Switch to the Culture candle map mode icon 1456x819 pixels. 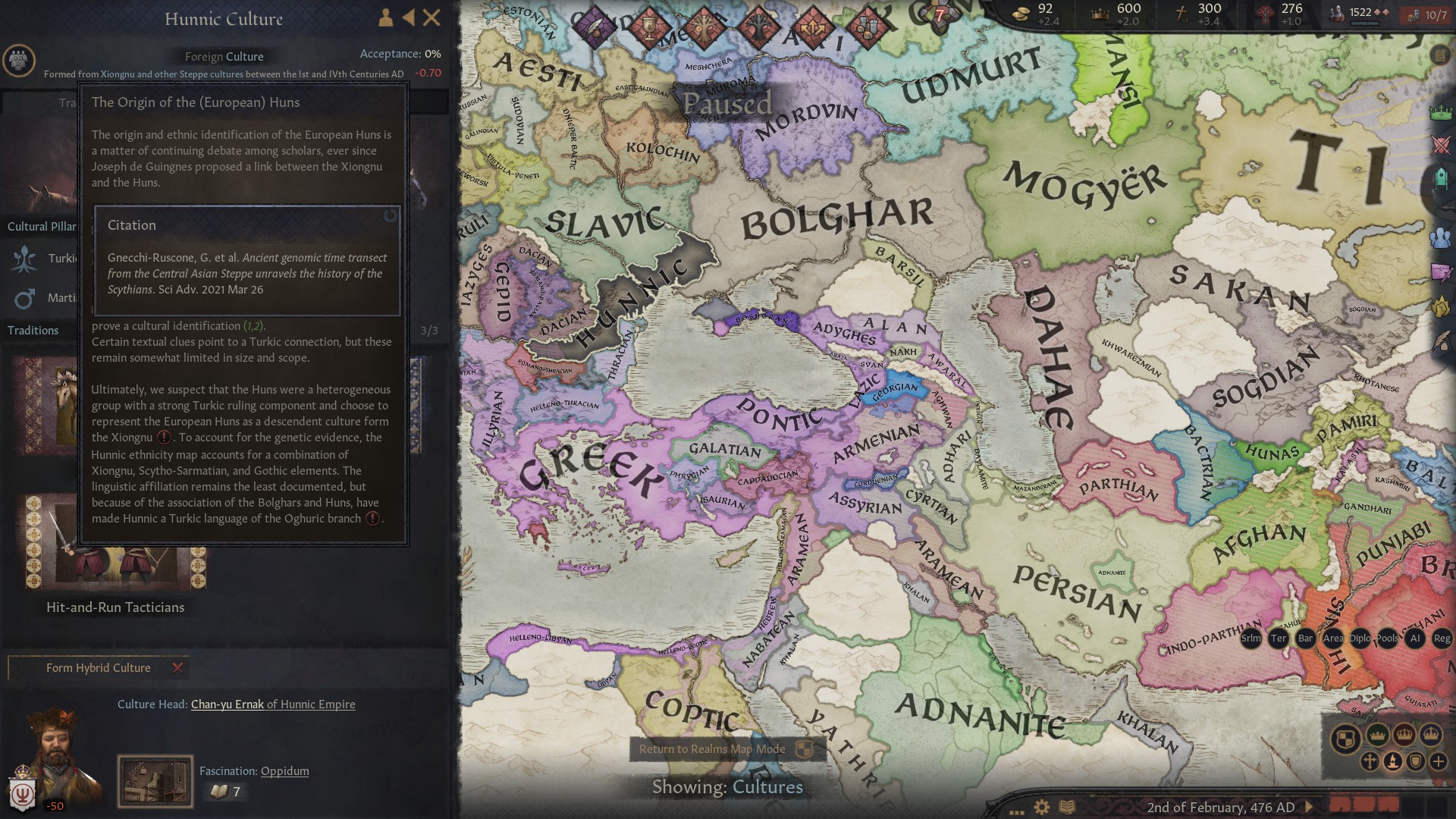tap(1392, 762)
